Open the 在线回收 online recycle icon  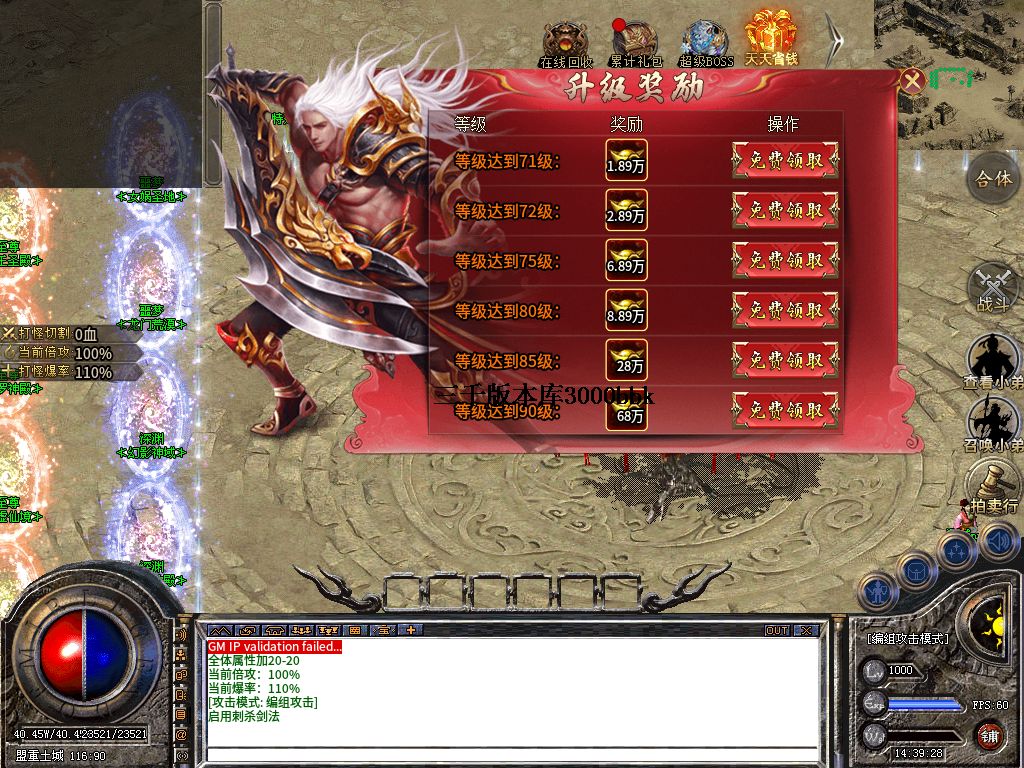[565, 42]
